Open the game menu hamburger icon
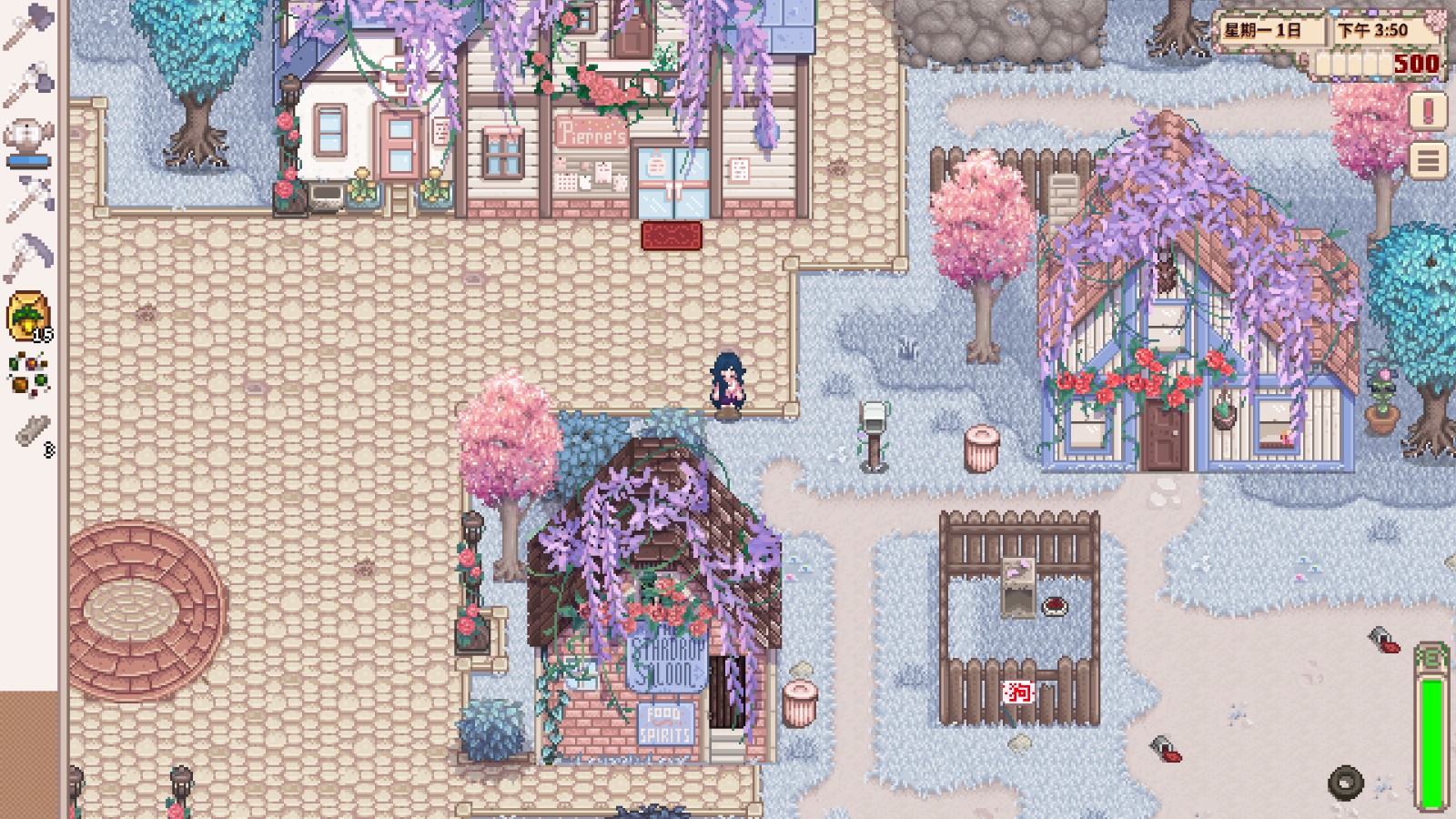 point(1427,159)
